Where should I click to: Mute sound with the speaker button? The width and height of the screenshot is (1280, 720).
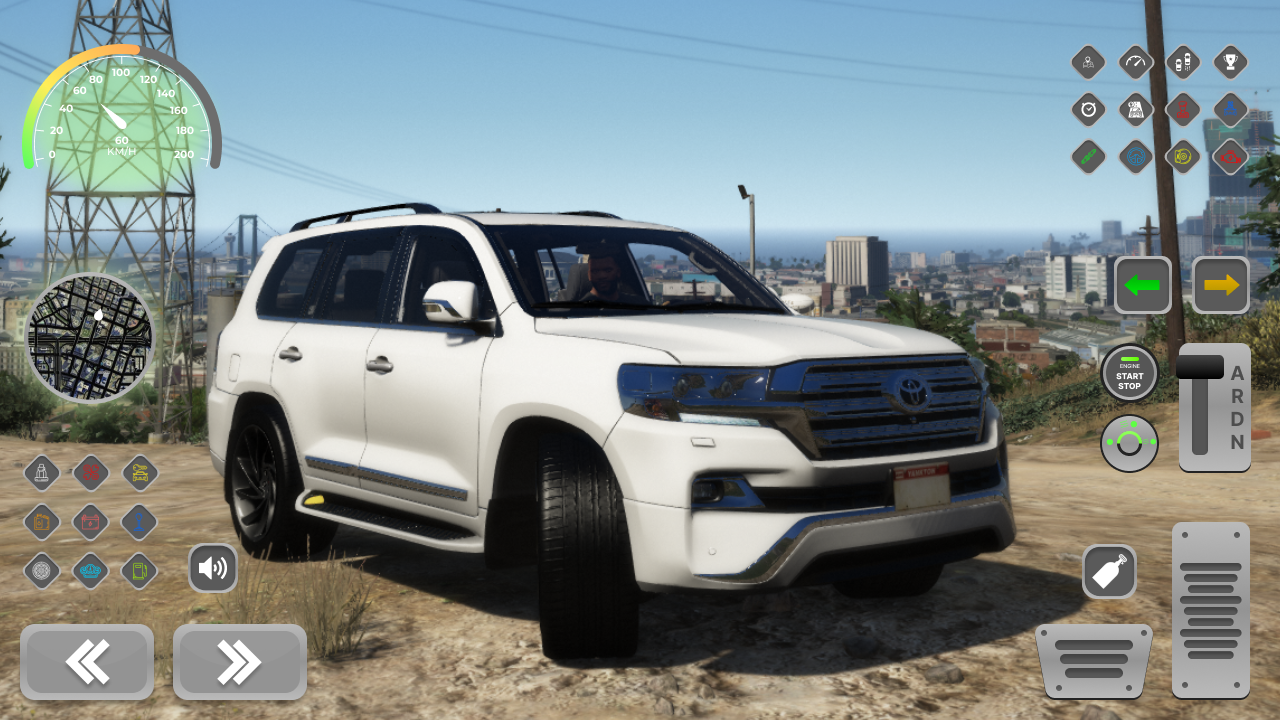point(213,567)
